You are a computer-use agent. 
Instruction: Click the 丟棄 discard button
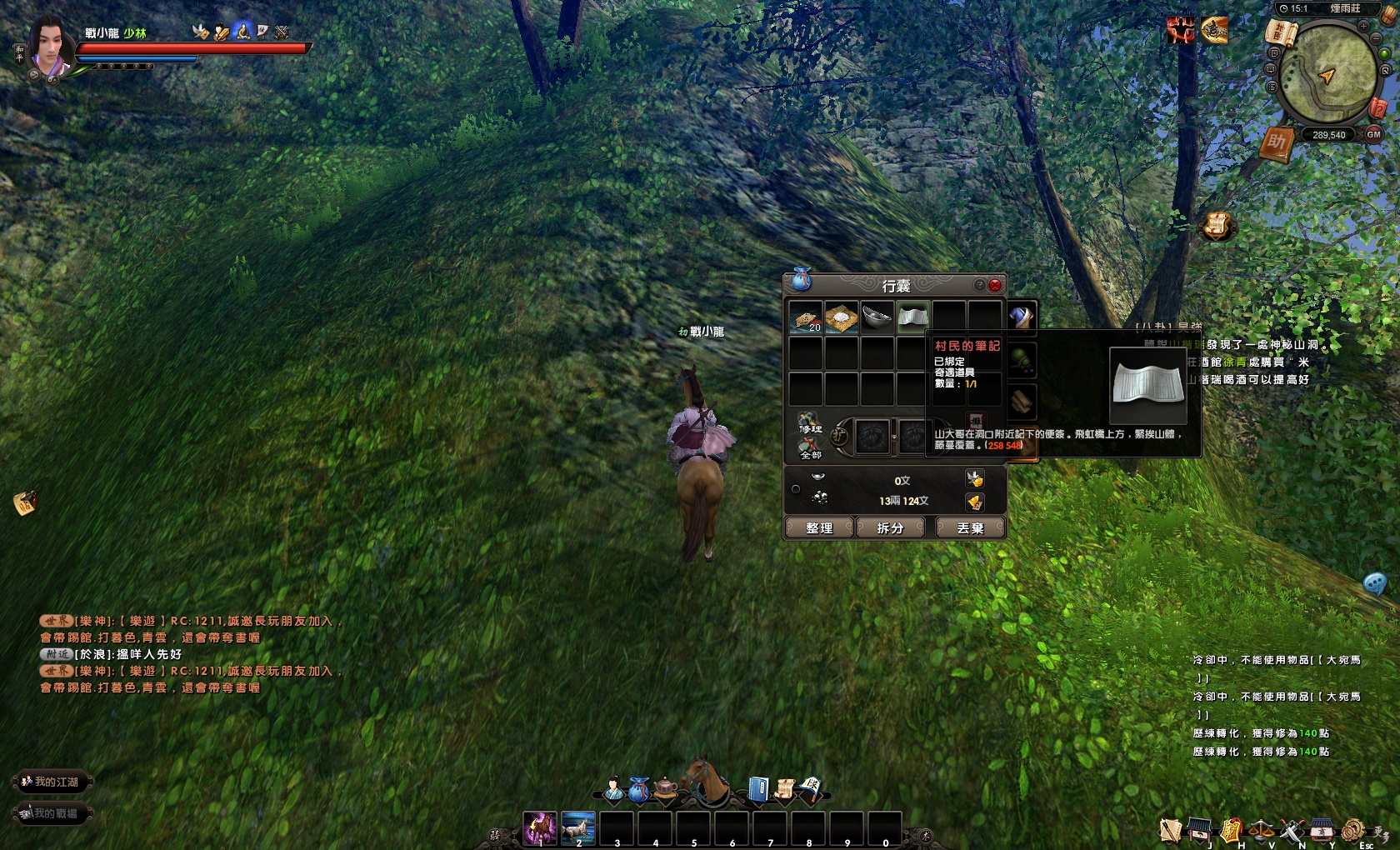tap(970, 528)
